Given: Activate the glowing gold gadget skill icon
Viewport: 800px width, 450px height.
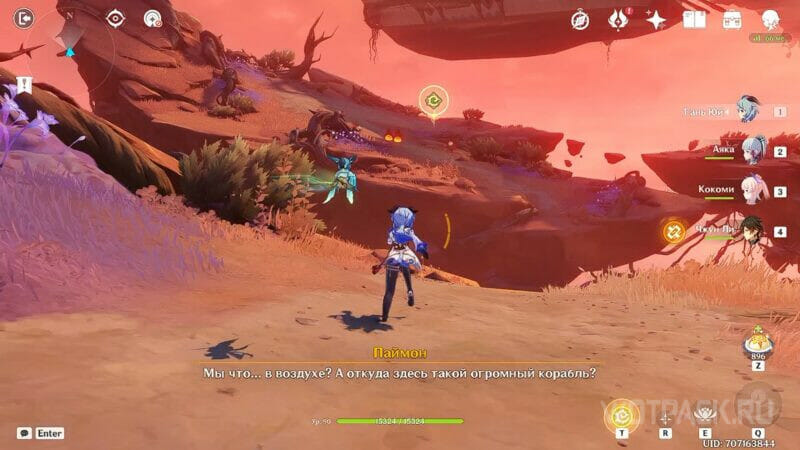Looking at the screenshot, I should click(622, 413).
